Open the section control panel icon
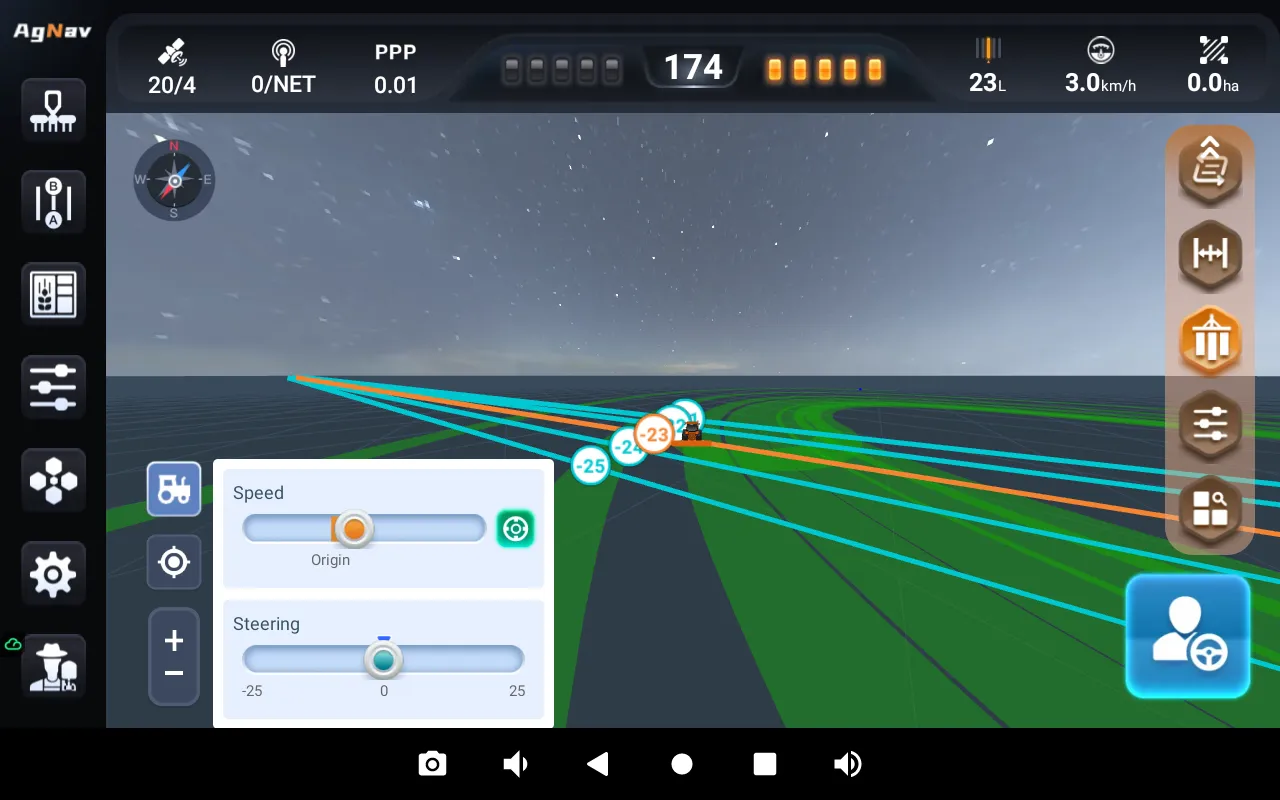 pyautogui.click(x=52, y=293)
